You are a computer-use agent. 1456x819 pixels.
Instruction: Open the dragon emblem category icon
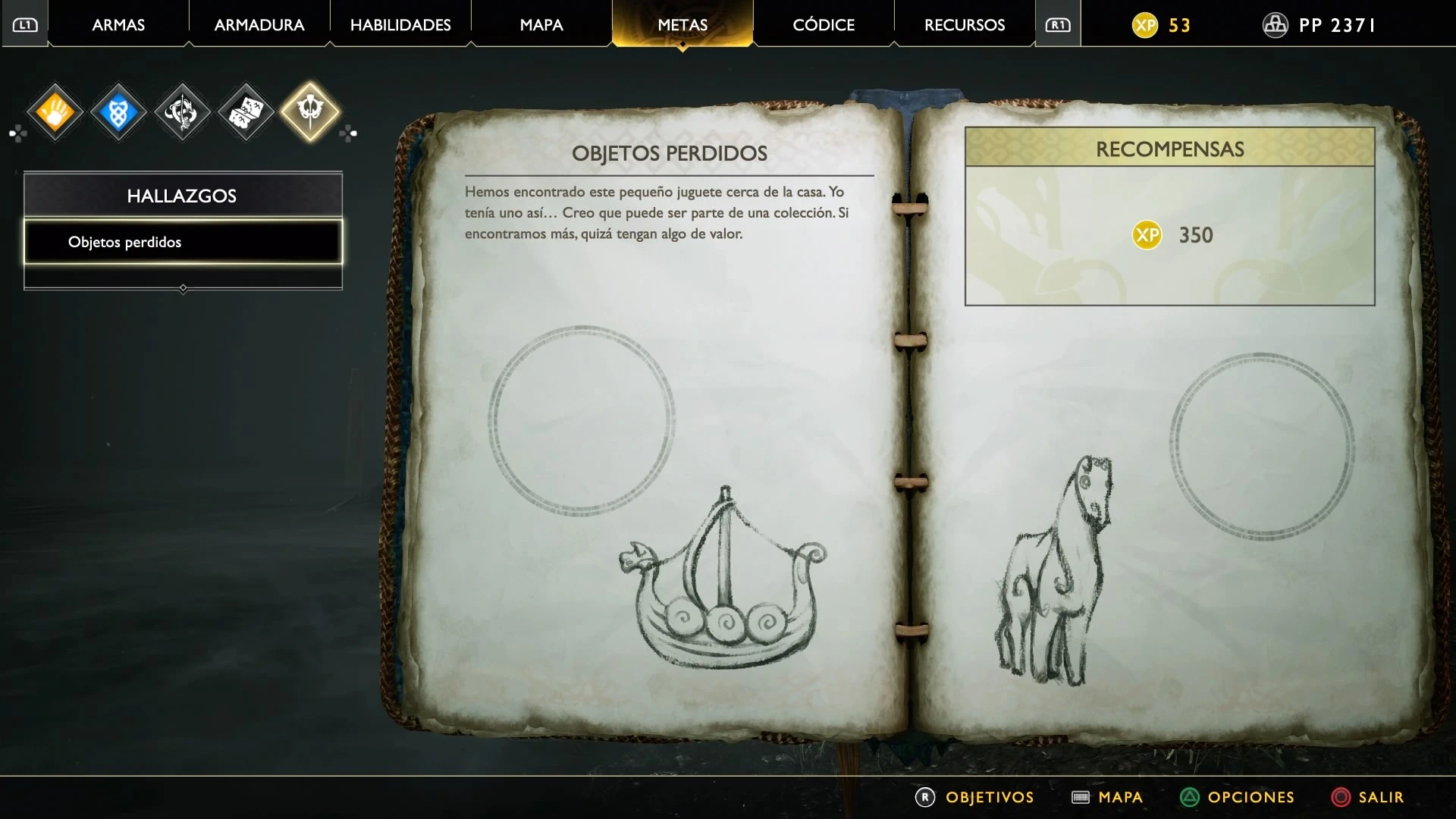click(x=182, y=113)
